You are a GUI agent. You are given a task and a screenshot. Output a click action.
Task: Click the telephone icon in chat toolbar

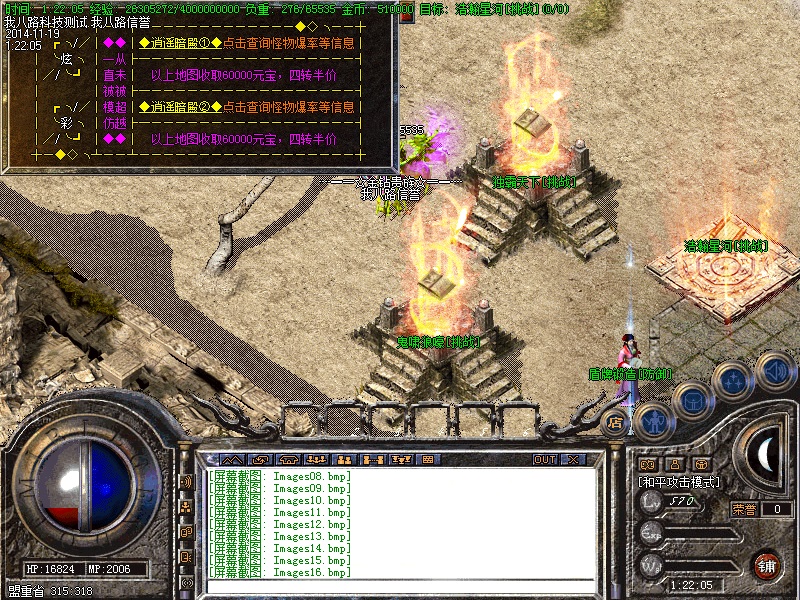coord(288,460)
